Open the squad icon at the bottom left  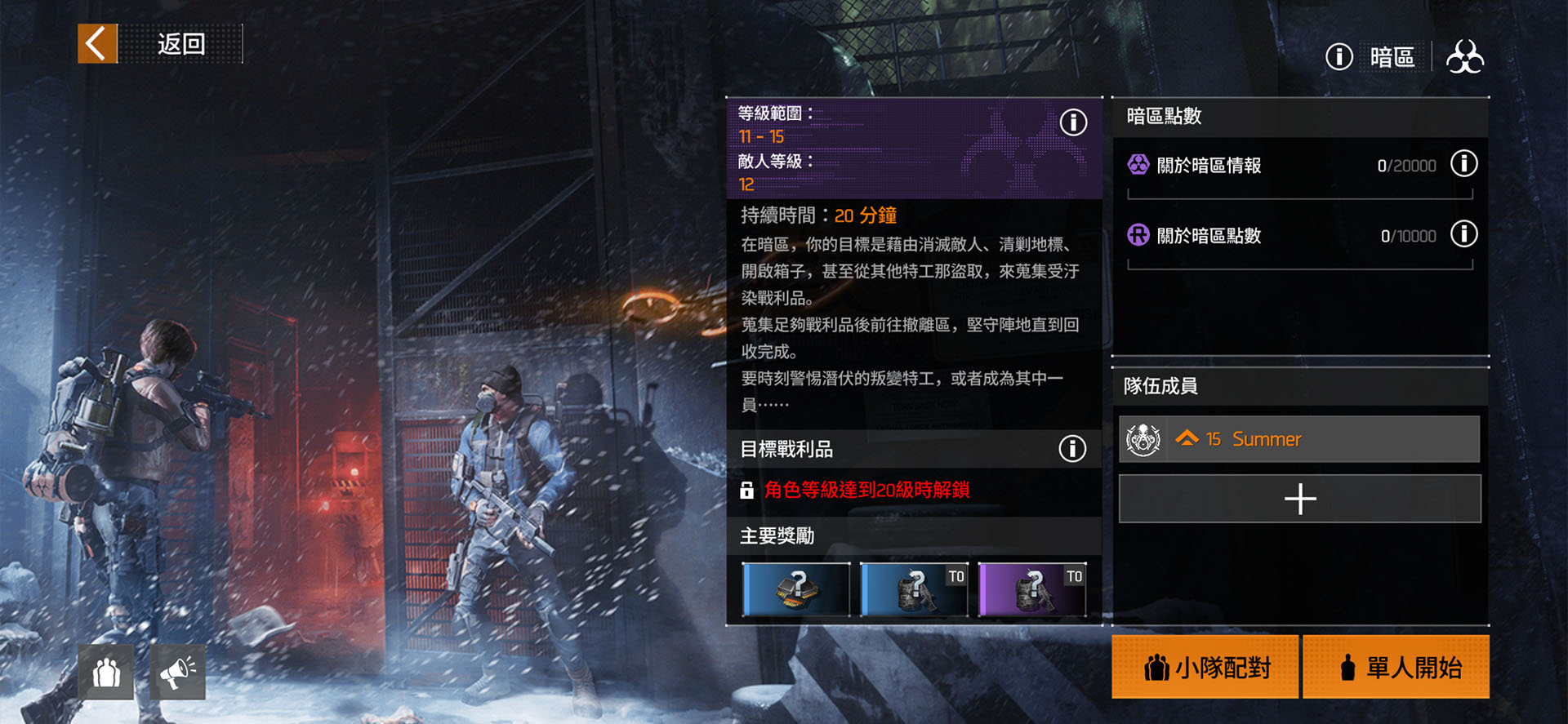[106, 673]
